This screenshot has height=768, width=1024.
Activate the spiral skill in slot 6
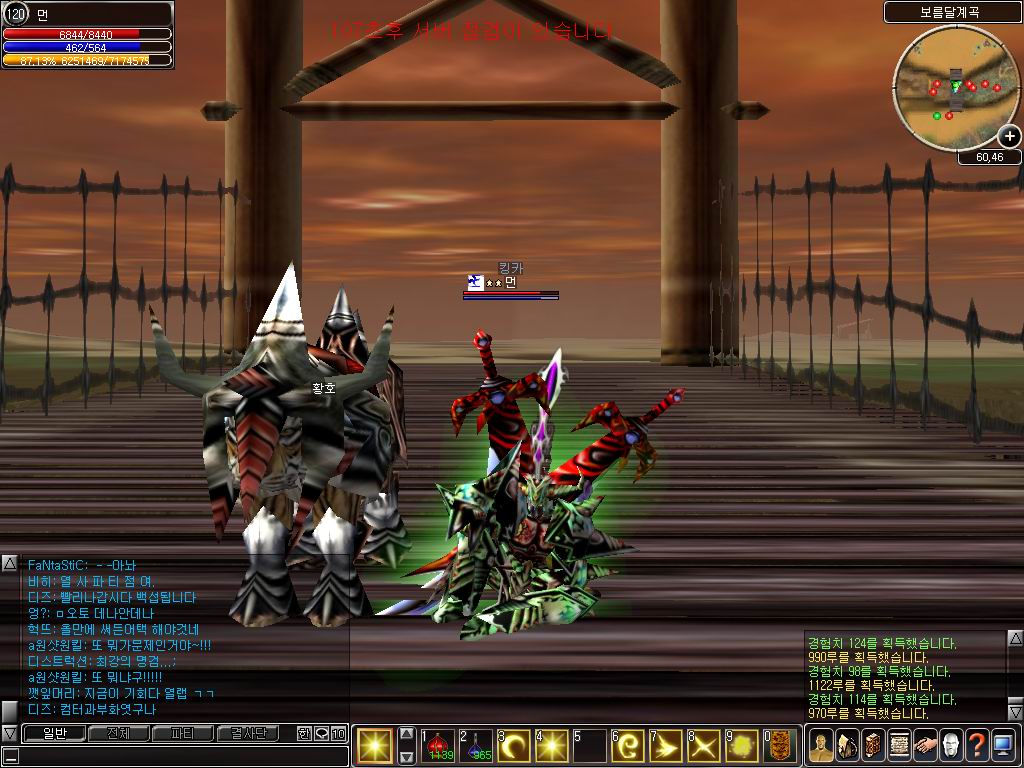pyautogui.click(x=628, y=746)
